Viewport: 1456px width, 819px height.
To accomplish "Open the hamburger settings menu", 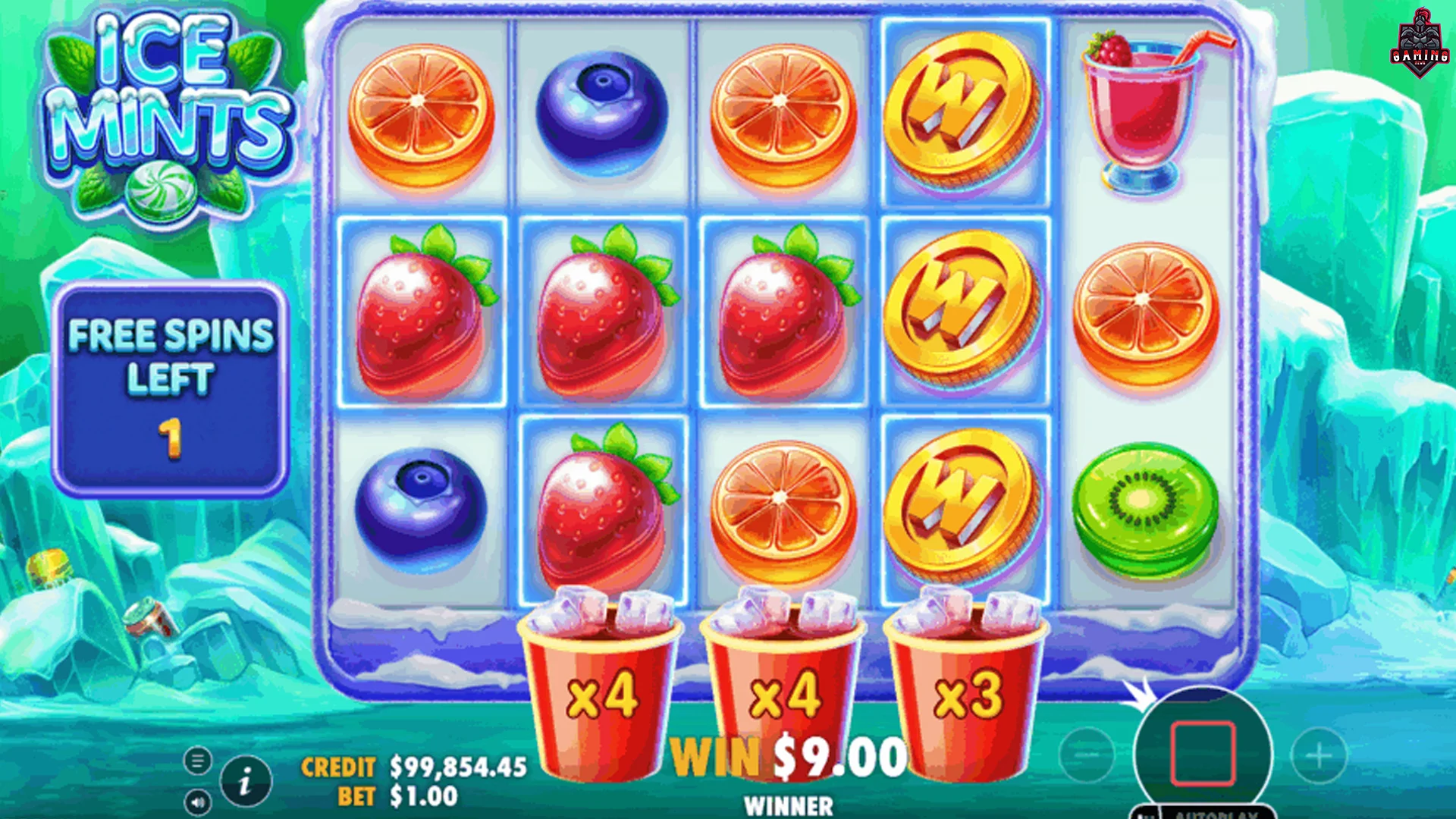I will click(198, 760).
